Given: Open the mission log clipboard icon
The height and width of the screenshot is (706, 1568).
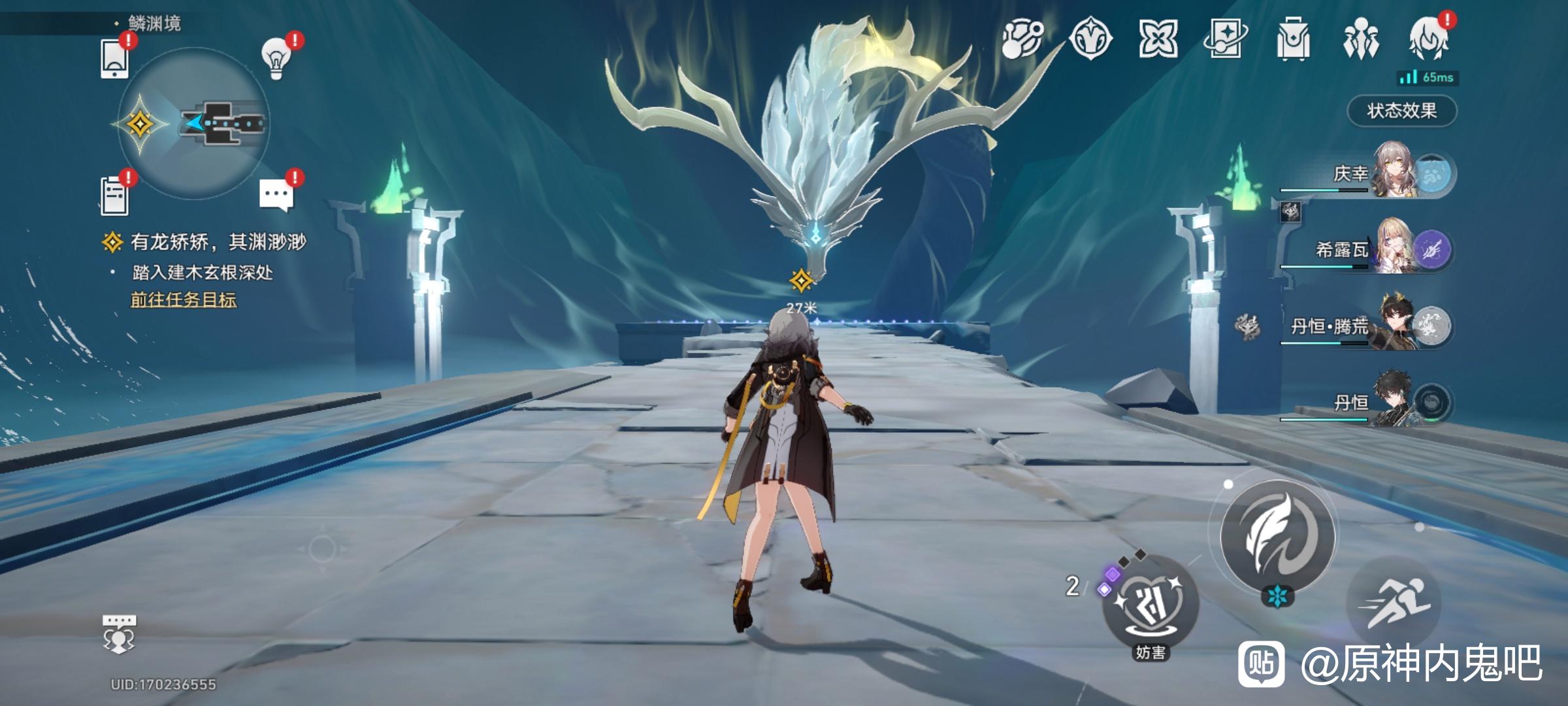Looking at the screenshot, I should pyautogui.click(x=115, y=195).
